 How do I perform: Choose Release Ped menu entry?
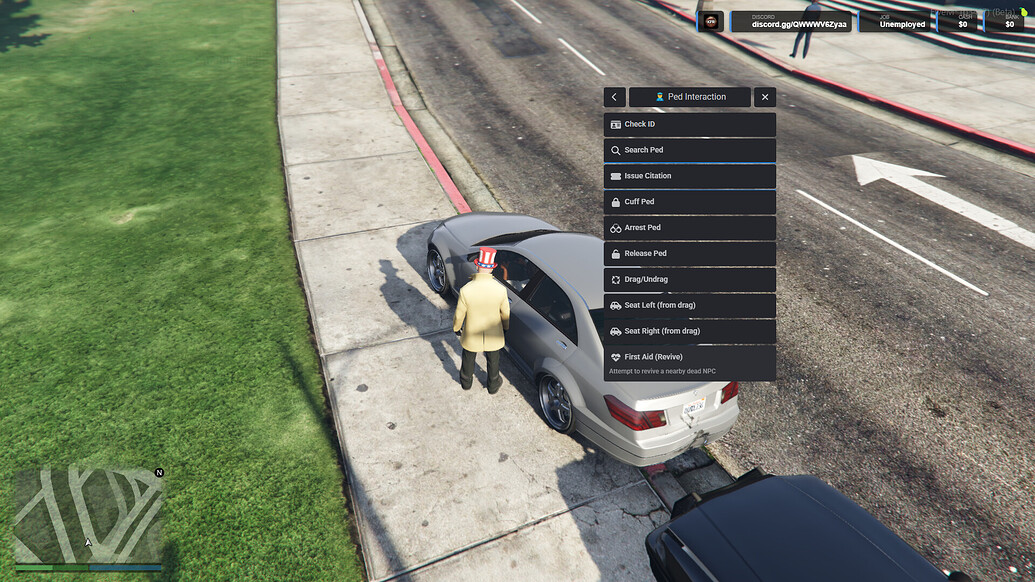[689, 254]
